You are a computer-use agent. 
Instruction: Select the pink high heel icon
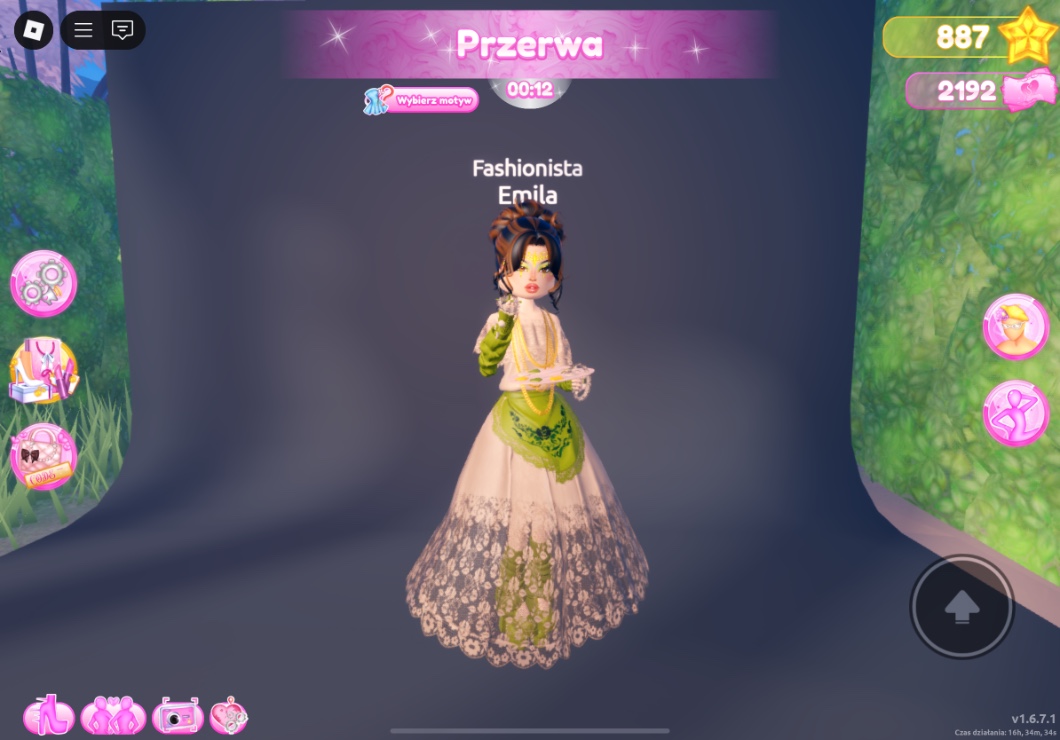(x=49, y=715)
